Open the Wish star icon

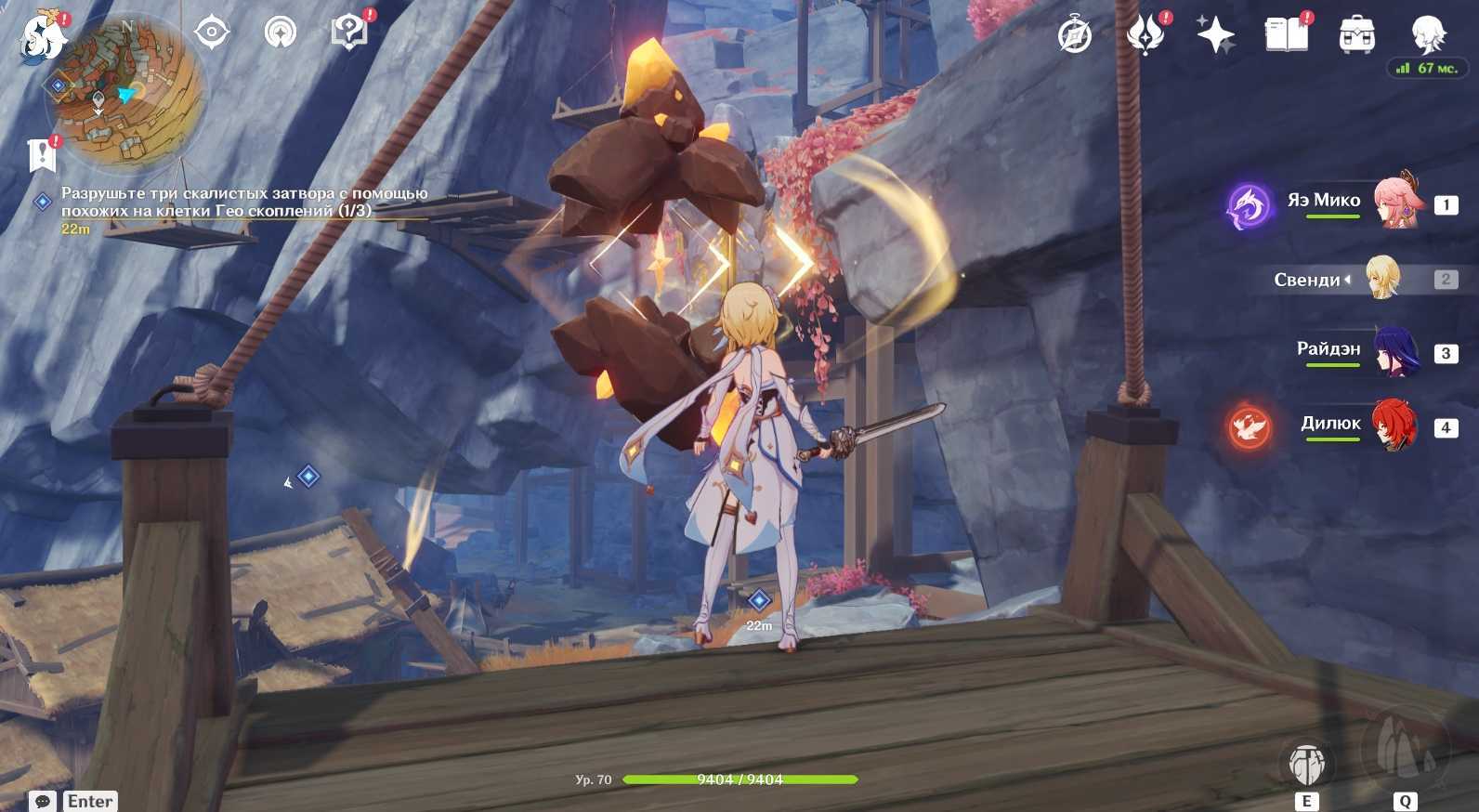(1215, 35)
